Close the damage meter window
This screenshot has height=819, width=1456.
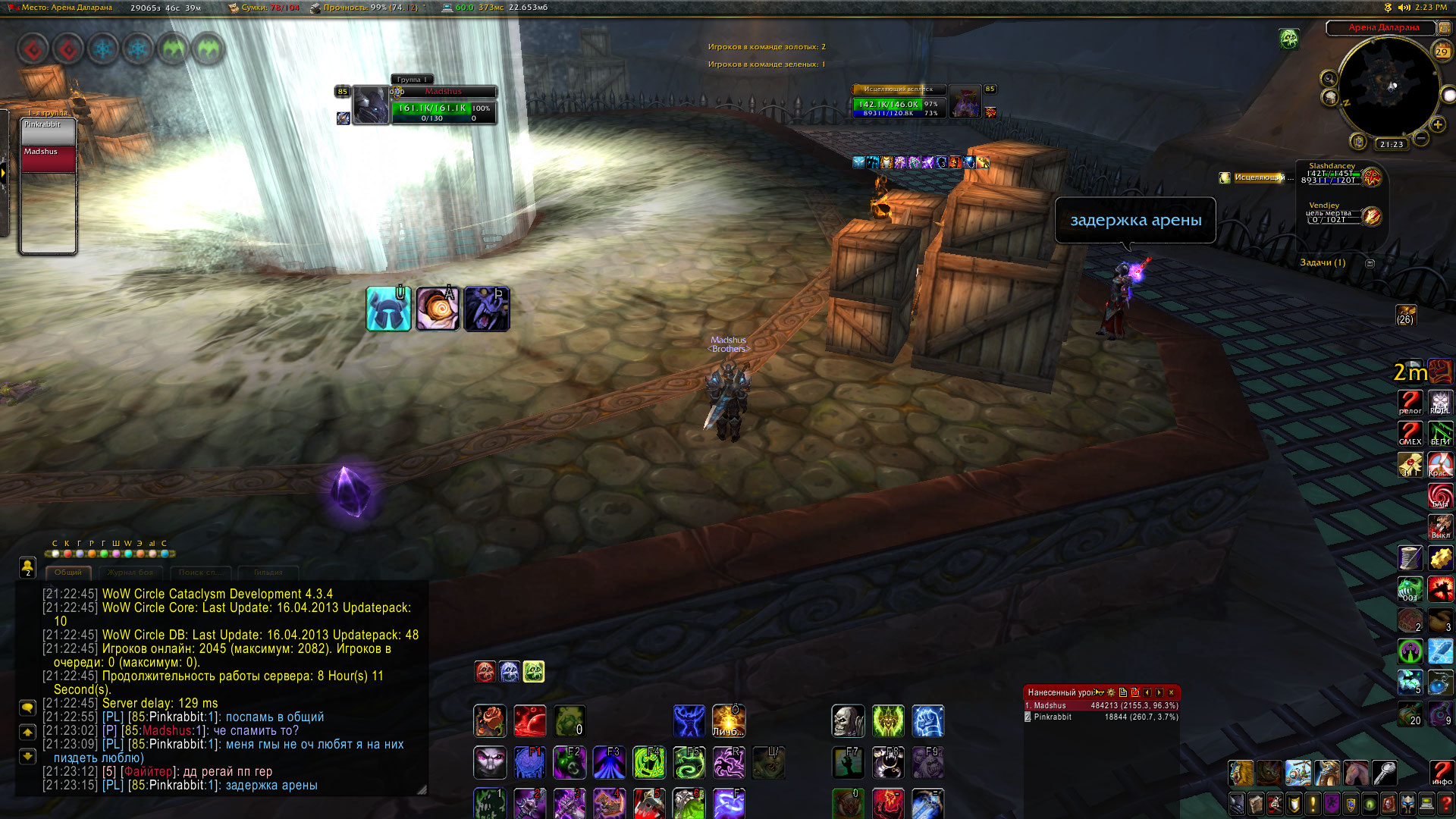[x=1172, y=692]
